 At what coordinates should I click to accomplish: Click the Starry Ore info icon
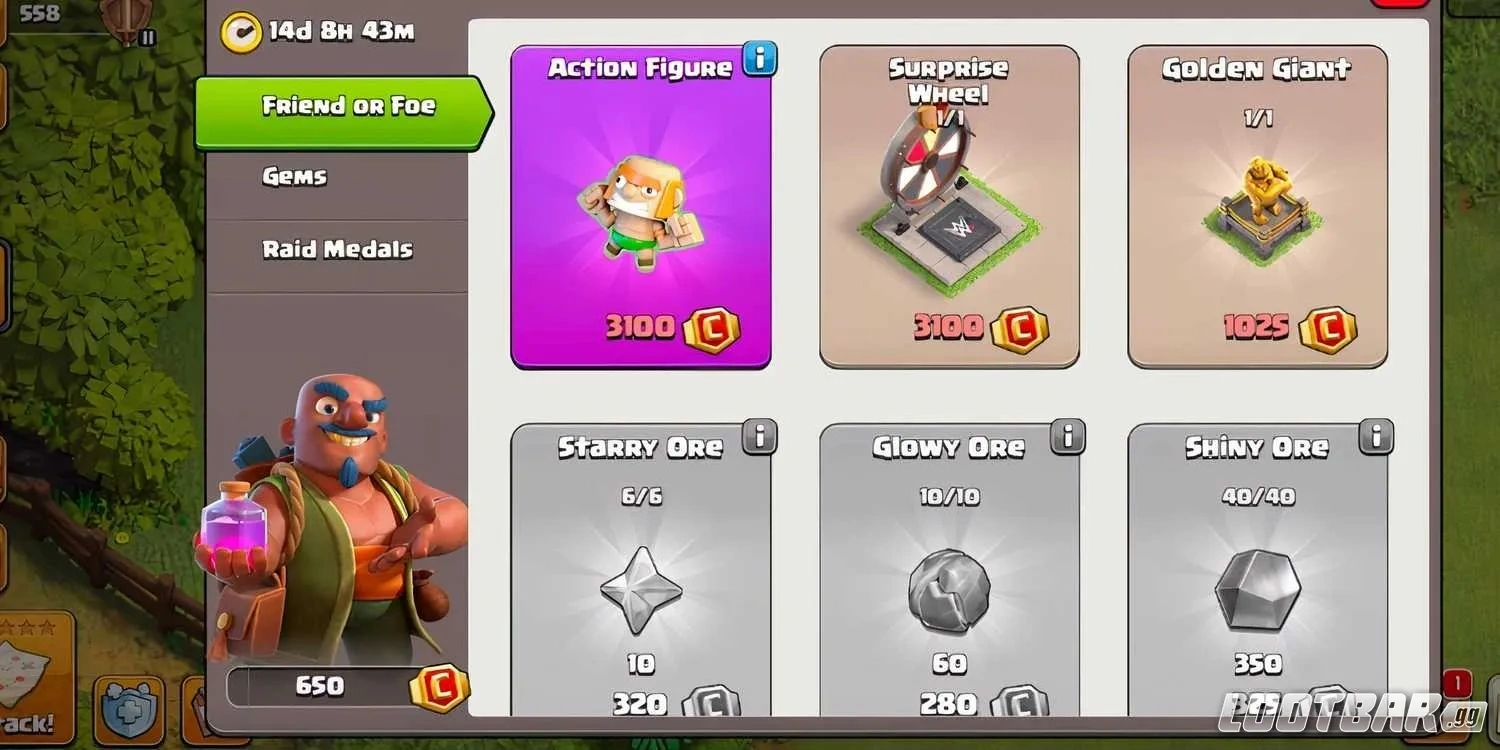758,435
